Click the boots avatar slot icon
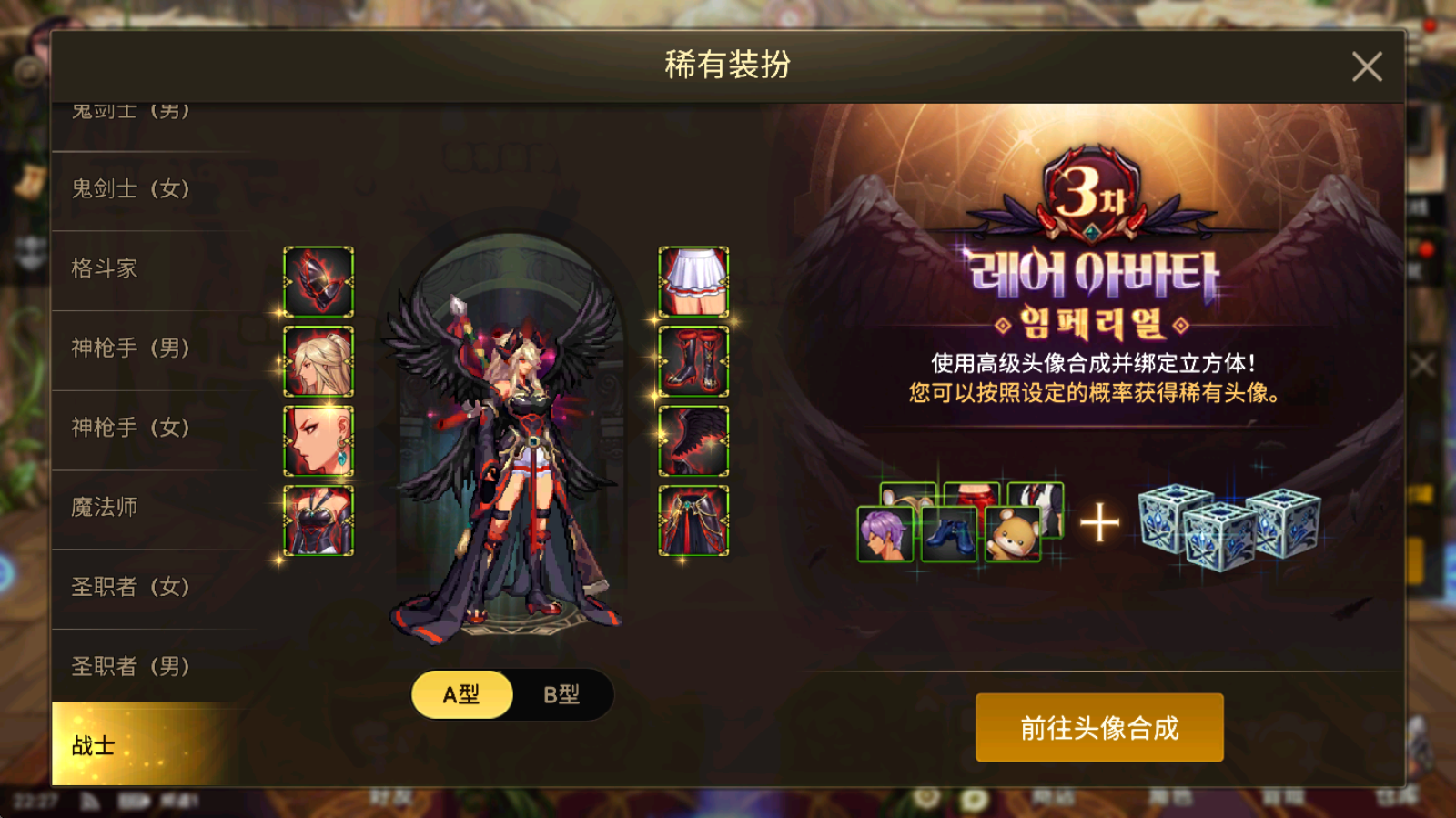The height and width of the screenshot is (818, 1456). click(x=692, y=359)
